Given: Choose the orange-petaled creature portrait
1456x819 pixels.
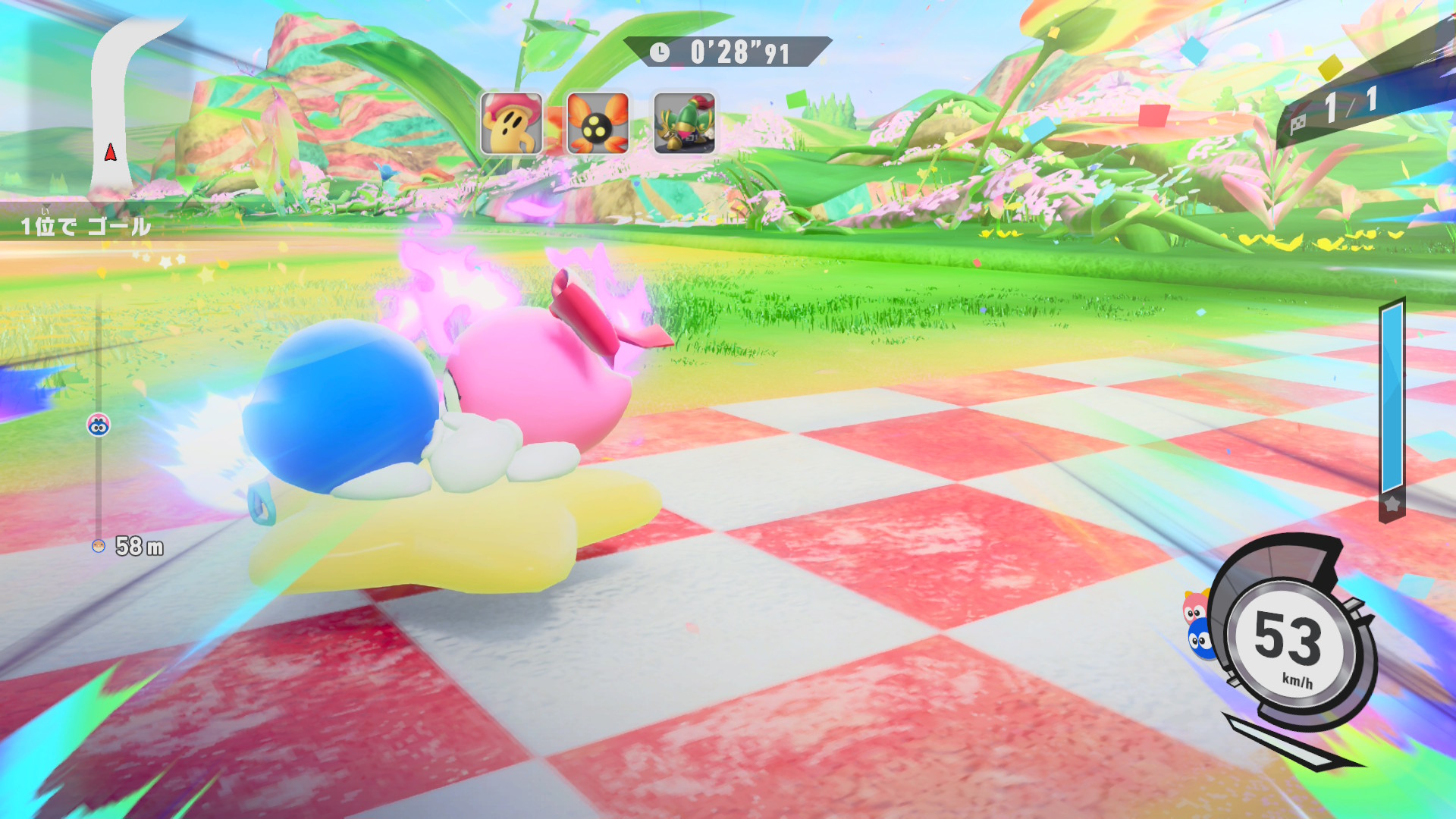Looking at the screenshot, I should 598,124.
